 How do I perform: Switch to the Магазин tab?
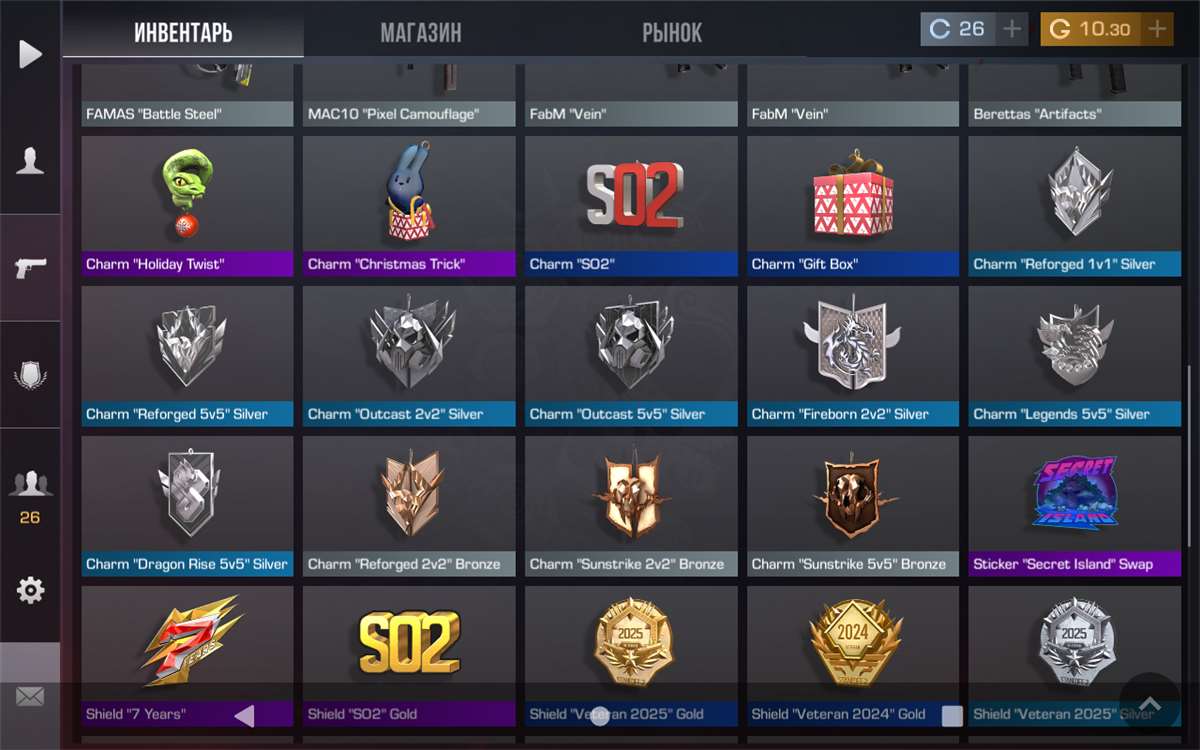421,32
